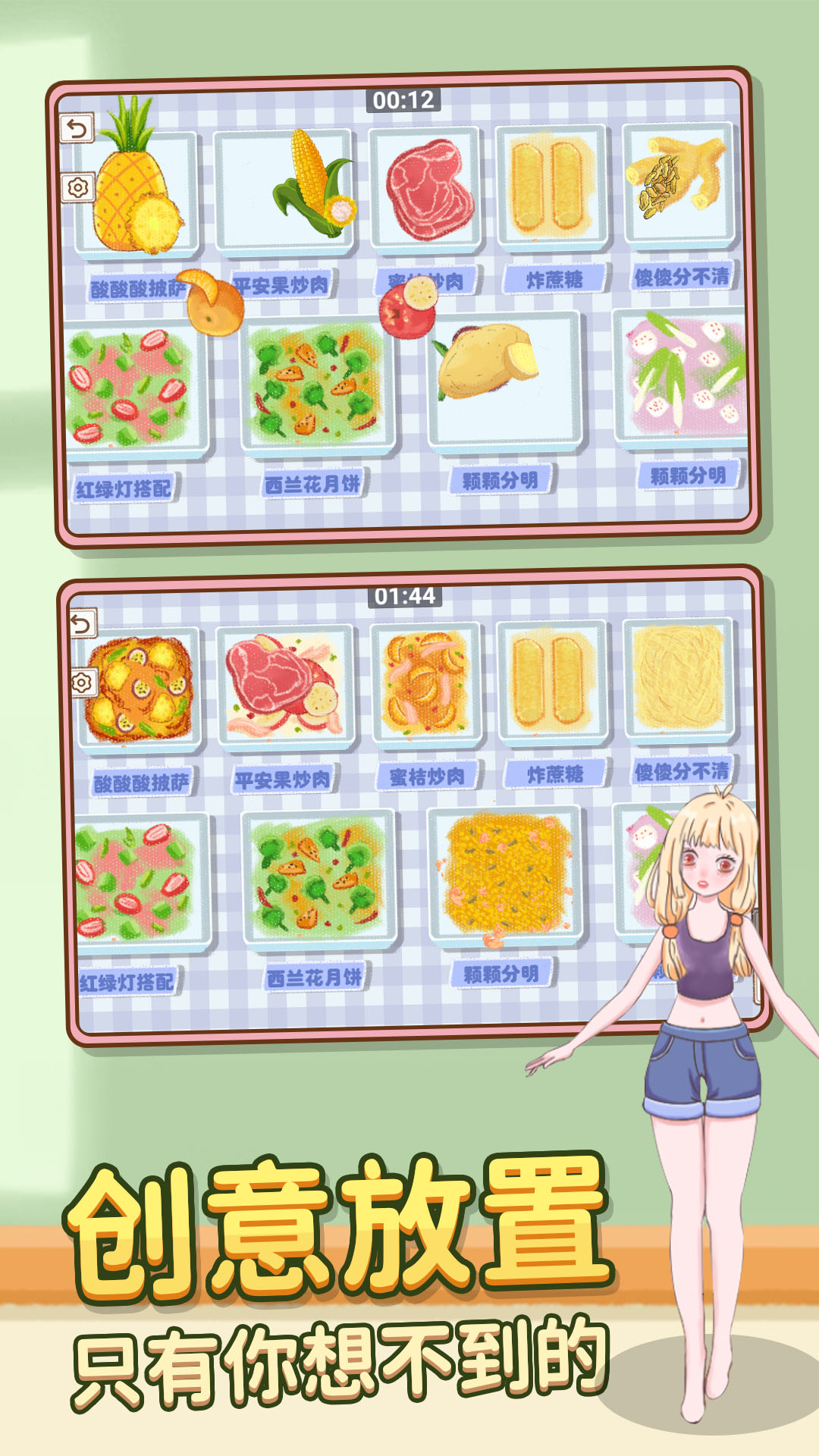Open settings gear beside the pineapple plate
This screenshot has height=1456, width=819.
(x=77, y=187)
